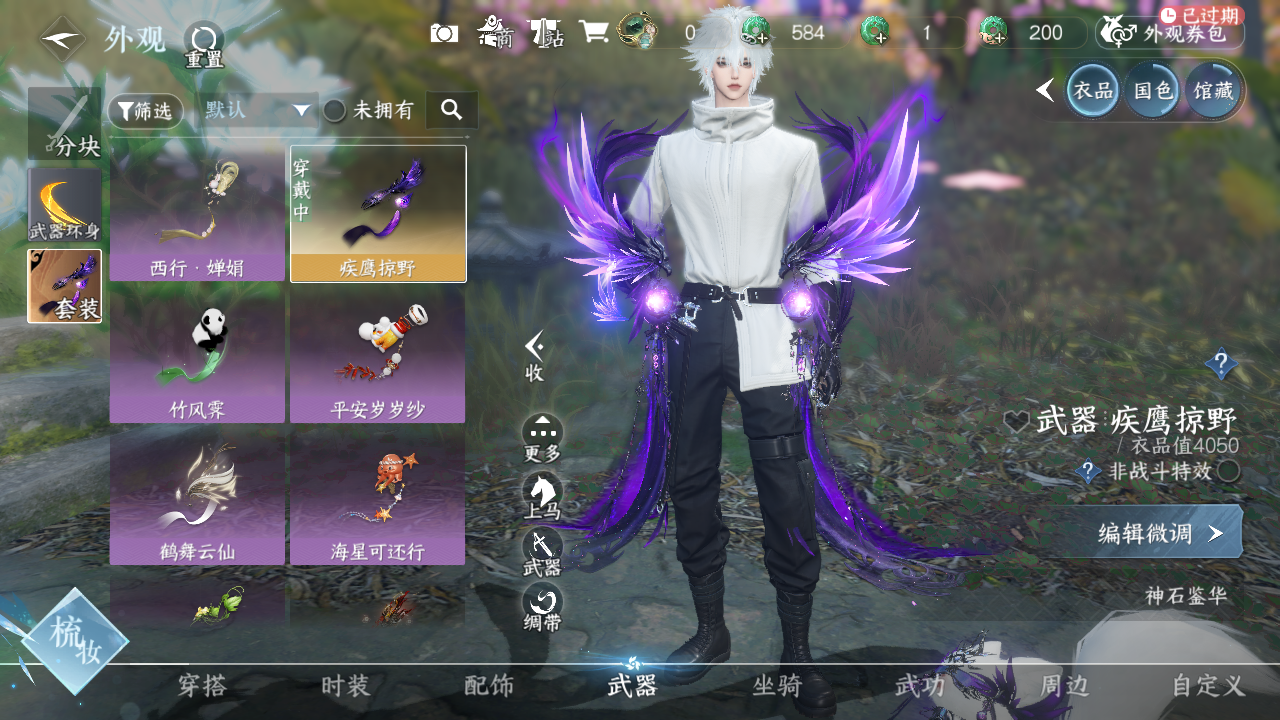
Task: Open the 外观券包 voucher pack
Action: tap(1170, 34)
